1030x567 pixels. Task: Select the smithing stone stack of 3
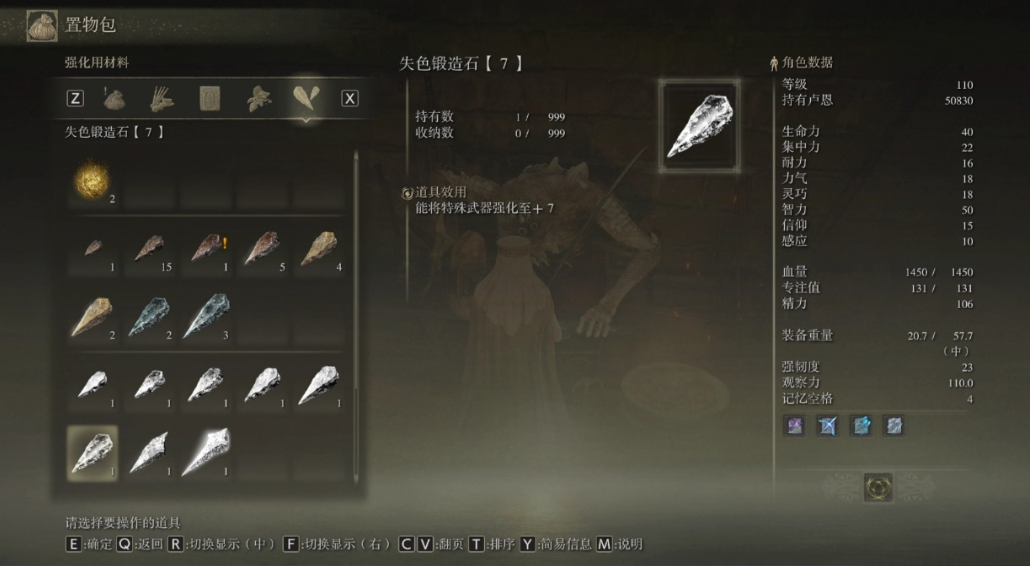tap(206, 317)
